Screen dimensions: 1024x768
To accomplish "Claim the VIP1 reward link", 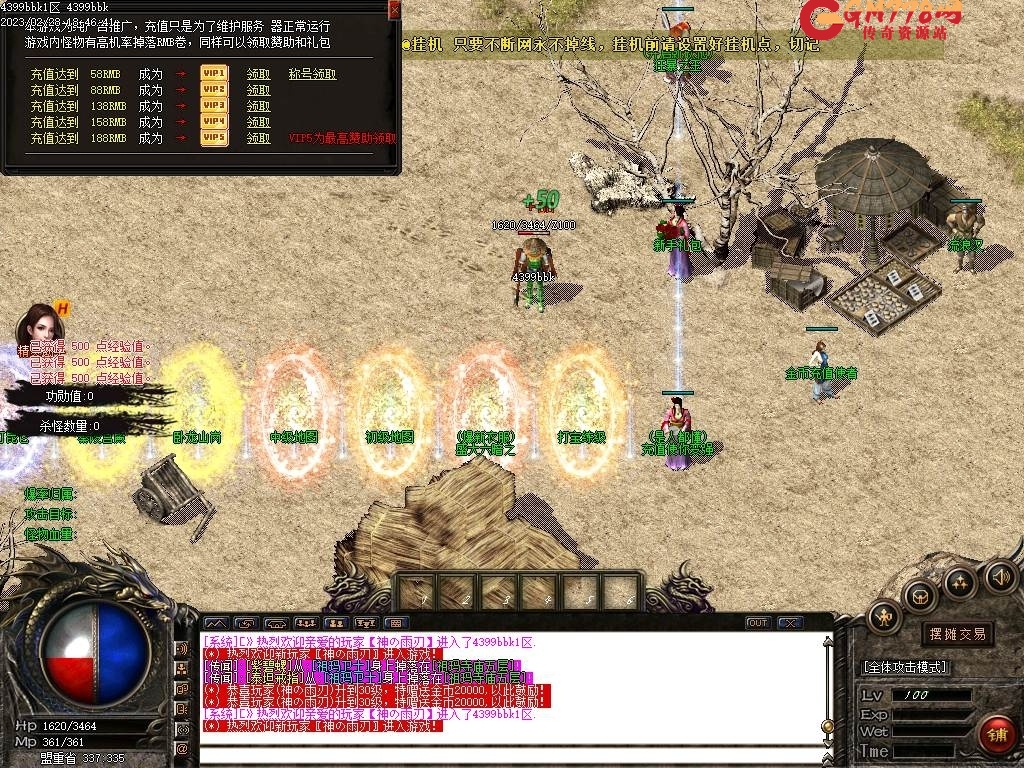I will pos(258,74).
